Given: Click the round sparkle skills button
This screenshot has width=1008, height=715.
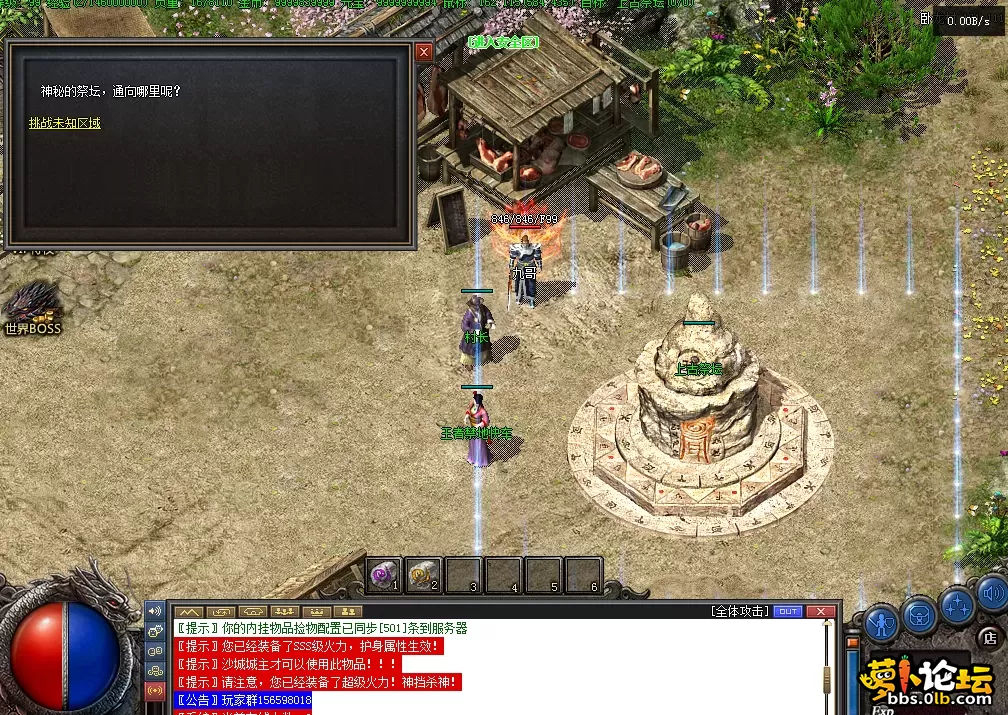Looking at the screenshot, I should (x=958, y=605).
